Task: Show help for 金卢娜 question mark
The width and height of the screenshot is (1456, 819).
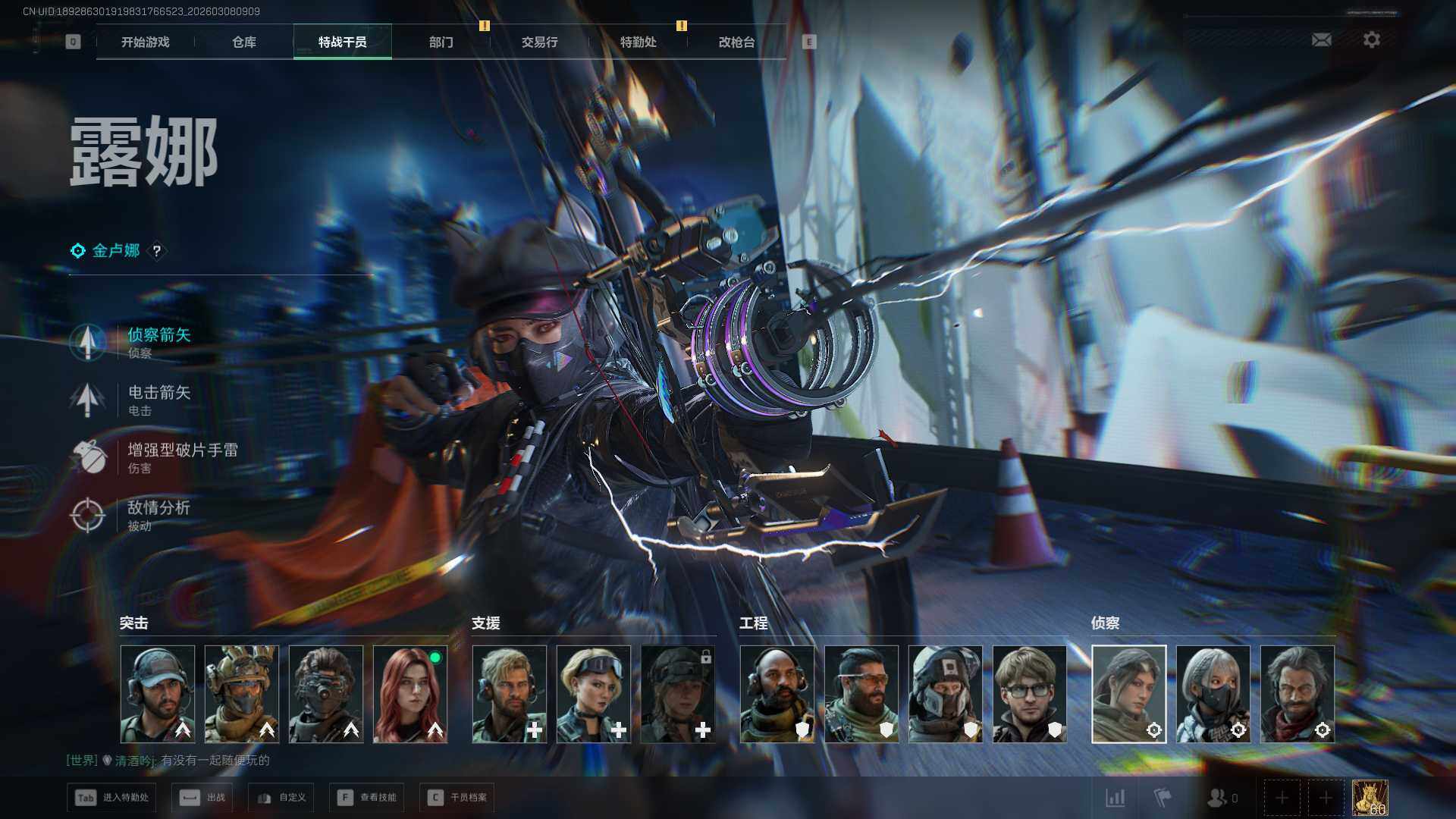Action: pyautogui.click(x=157, y=251)
